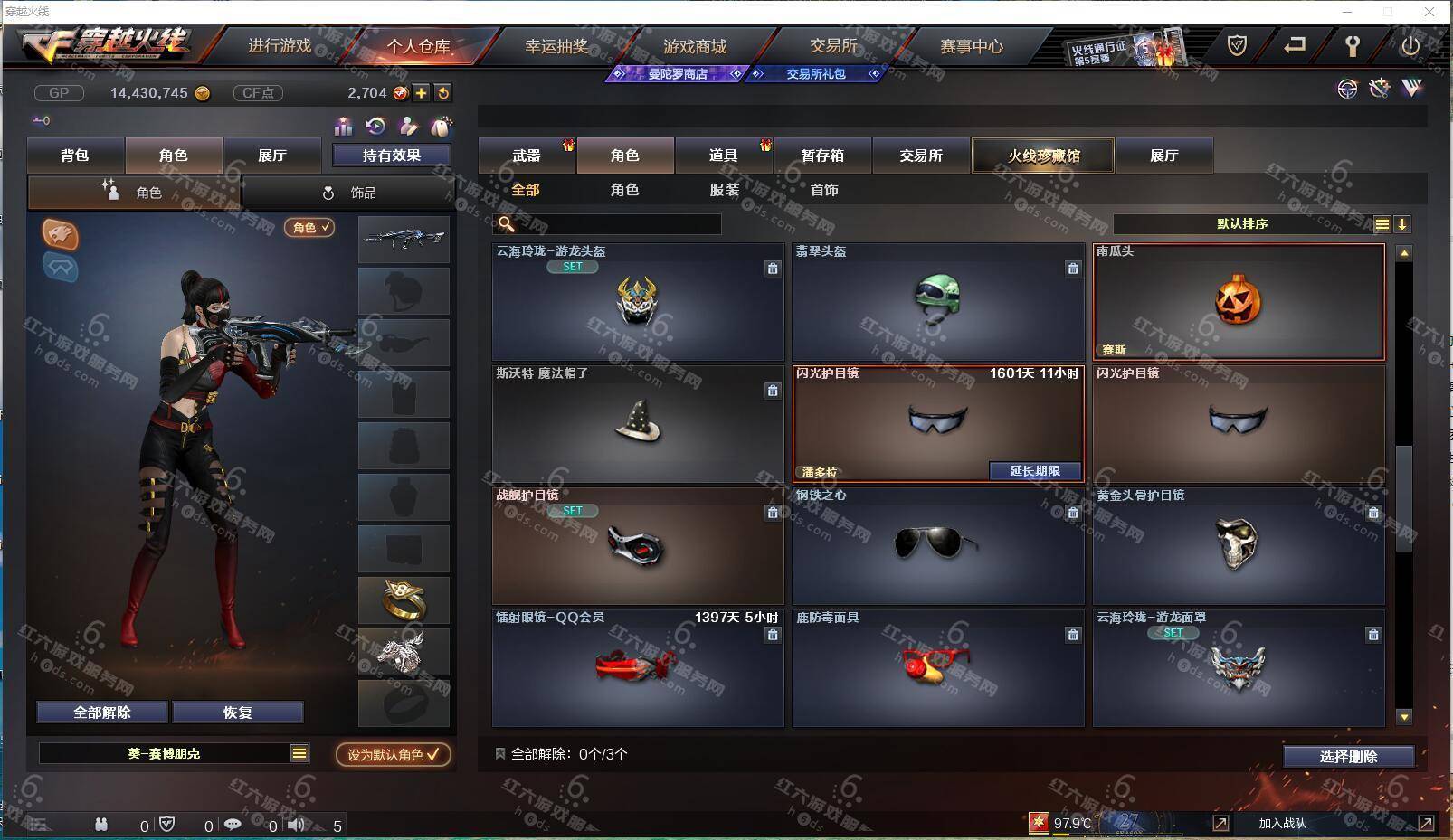Screen dimensions: 1453x840
Task: Restore equipment with 恢复 button
Action: tap(237, 713)
